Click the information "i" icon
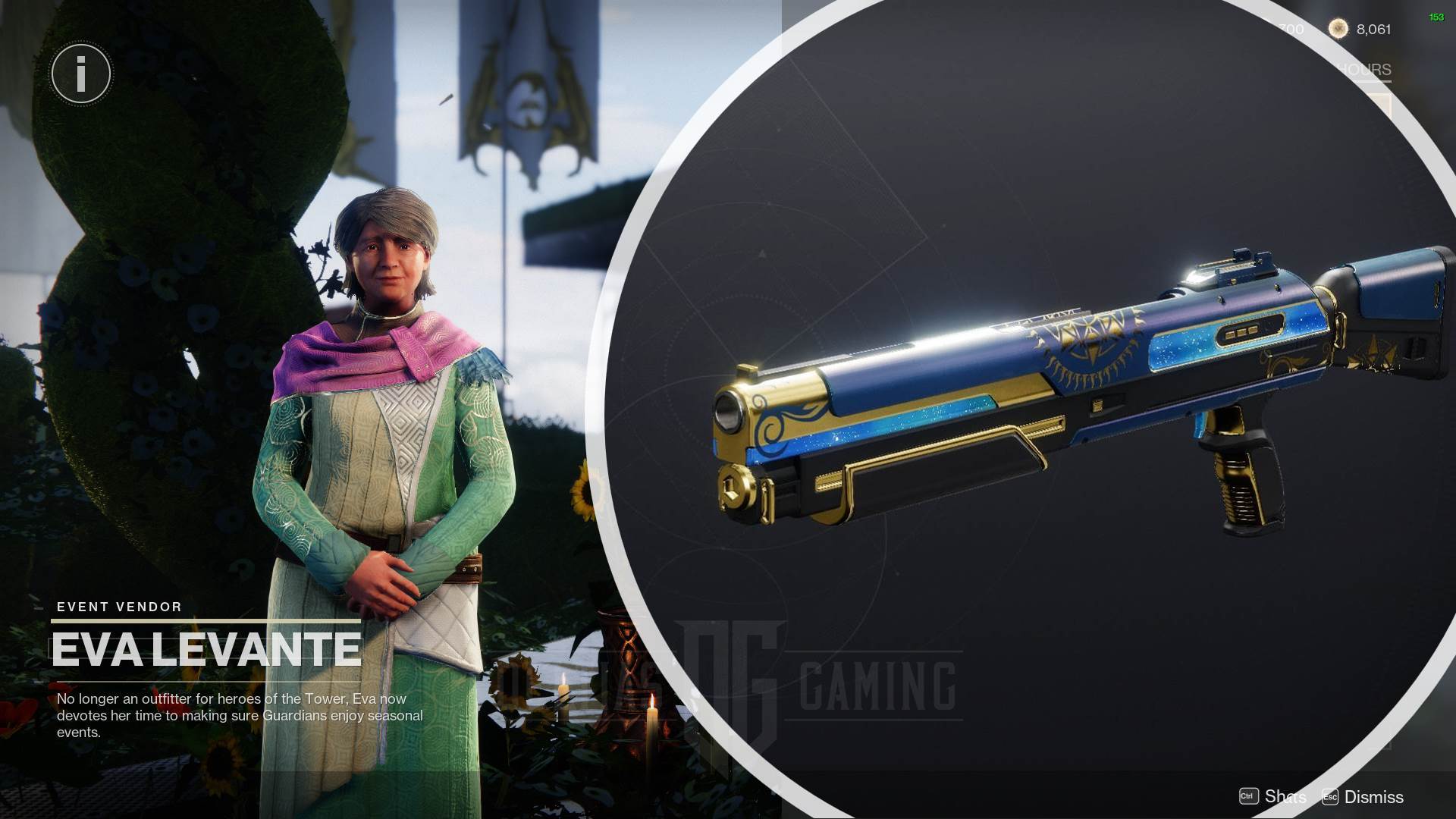The width and height of the screenshot is (1456, 819). (80, 73)
